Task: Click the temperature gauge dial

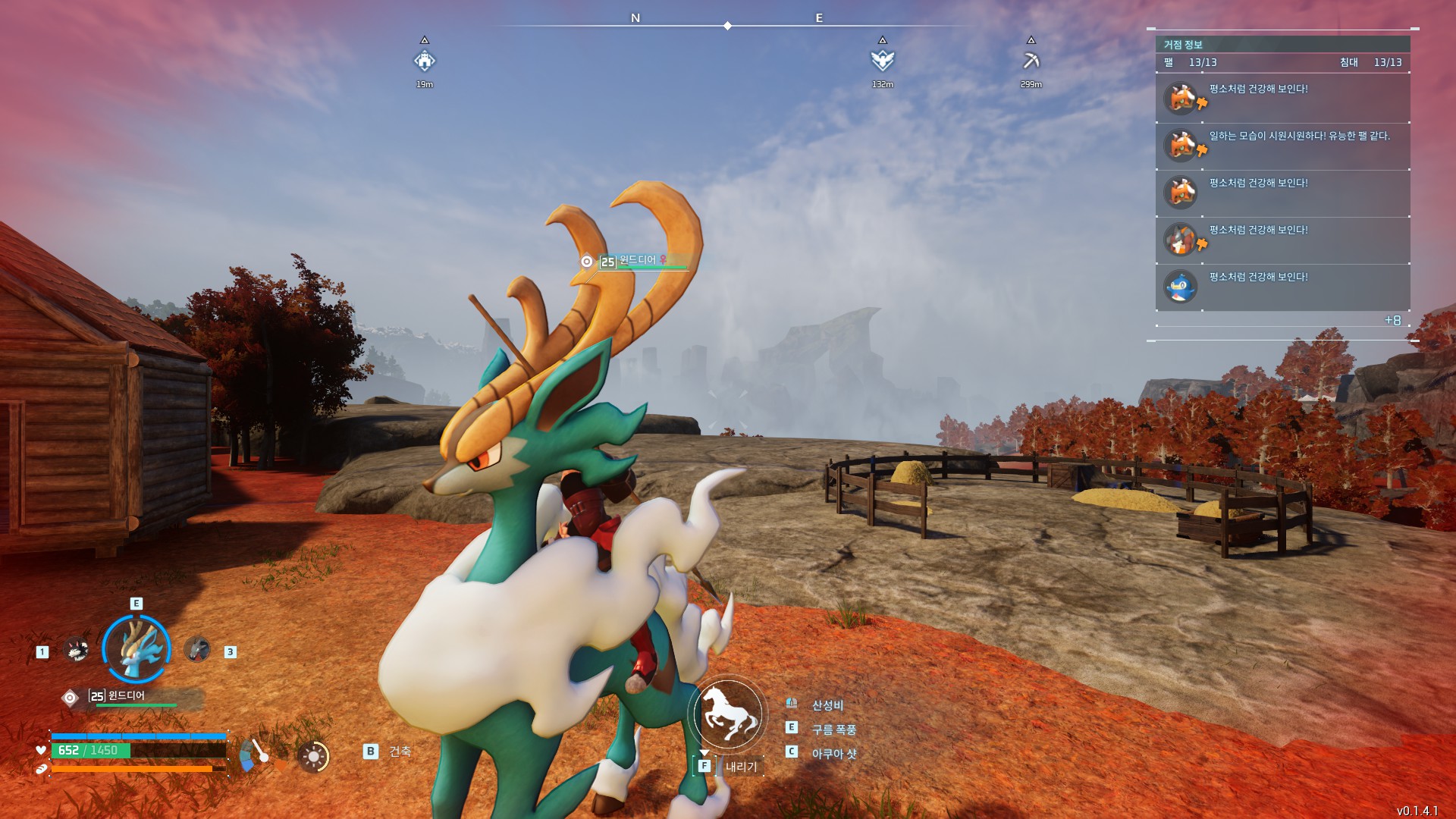Action: pyautogui.click(x=256, y=755)
